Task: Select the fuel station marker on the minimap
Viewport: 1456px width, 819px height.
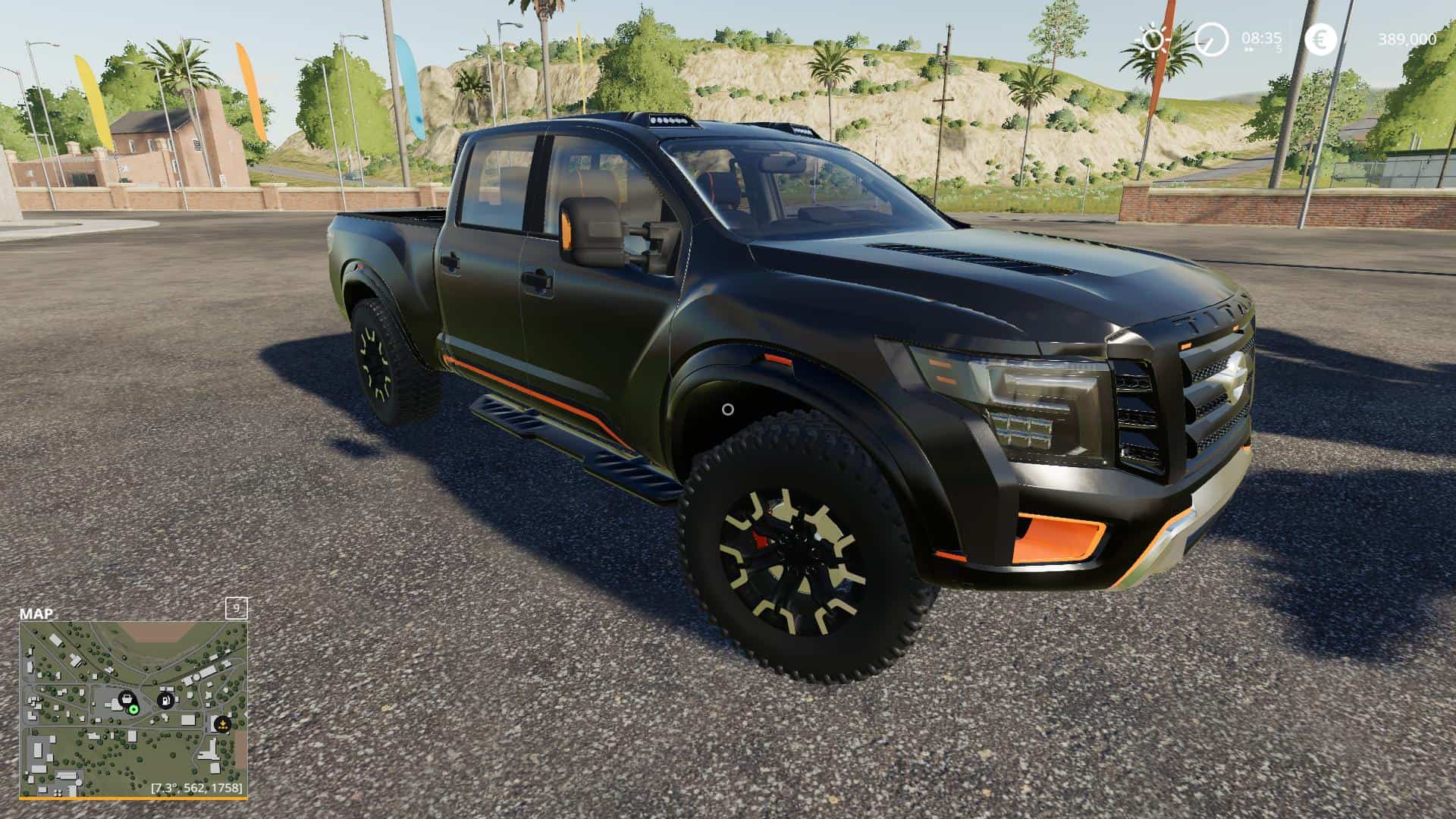Action: [165, 701]
